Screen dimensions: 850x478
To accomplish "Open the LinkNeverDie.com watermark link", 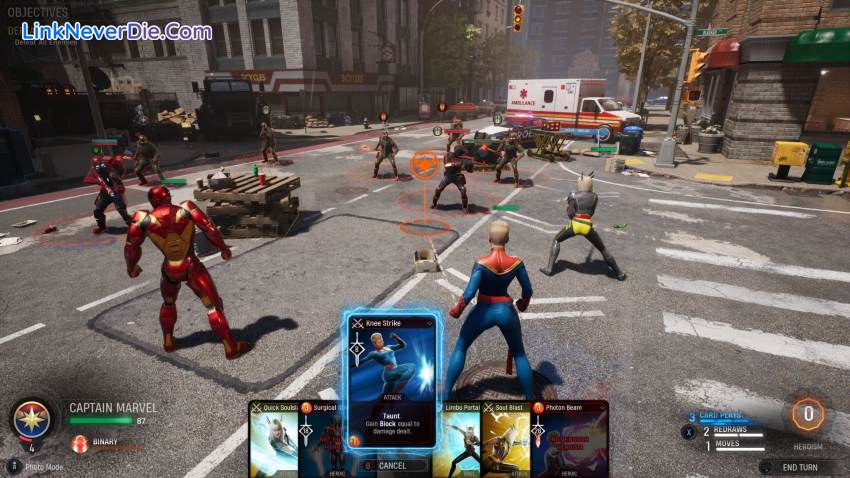I will tap(116, 31).
